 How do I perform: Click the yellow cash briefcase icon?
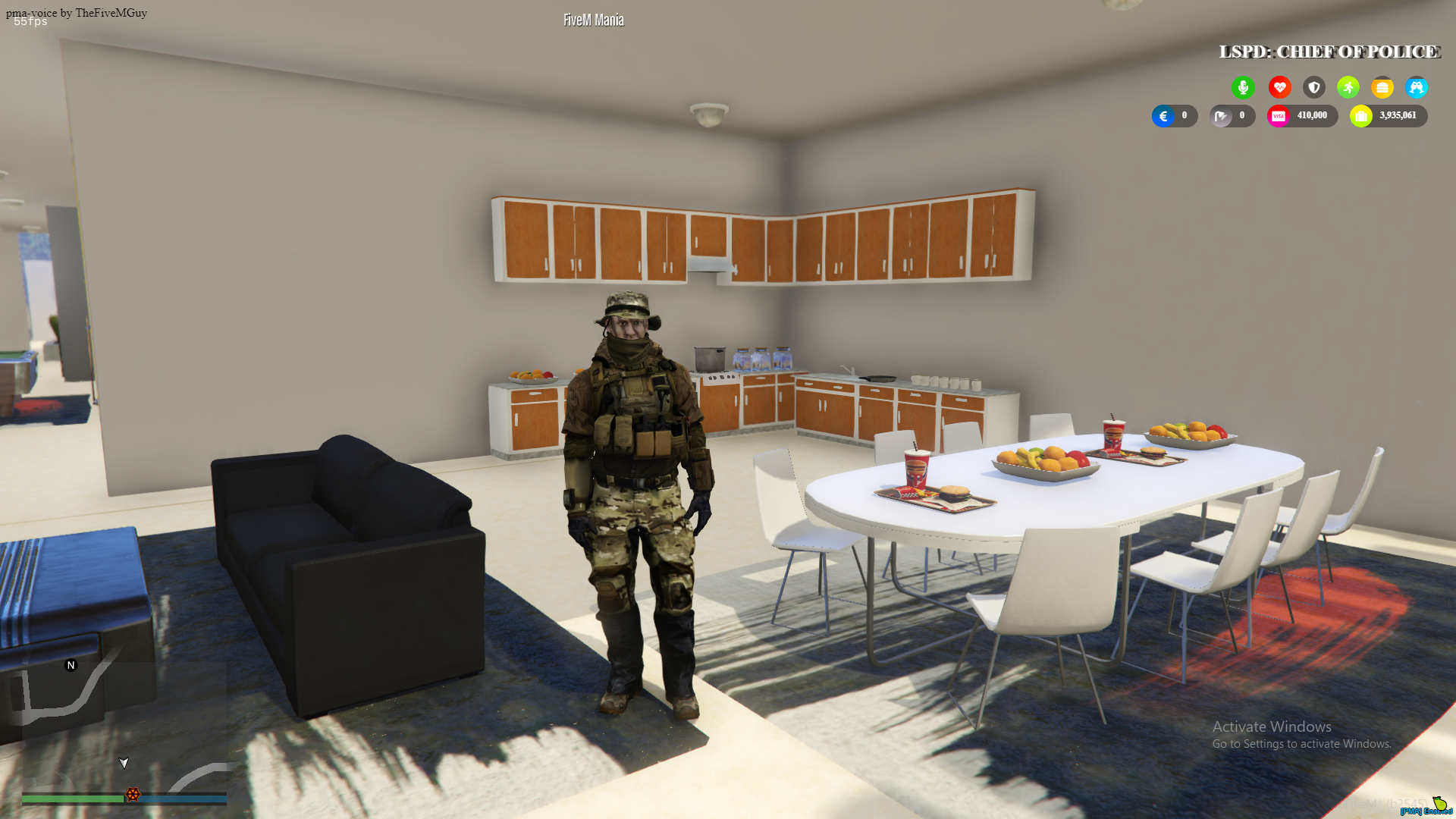(1361, 115)
